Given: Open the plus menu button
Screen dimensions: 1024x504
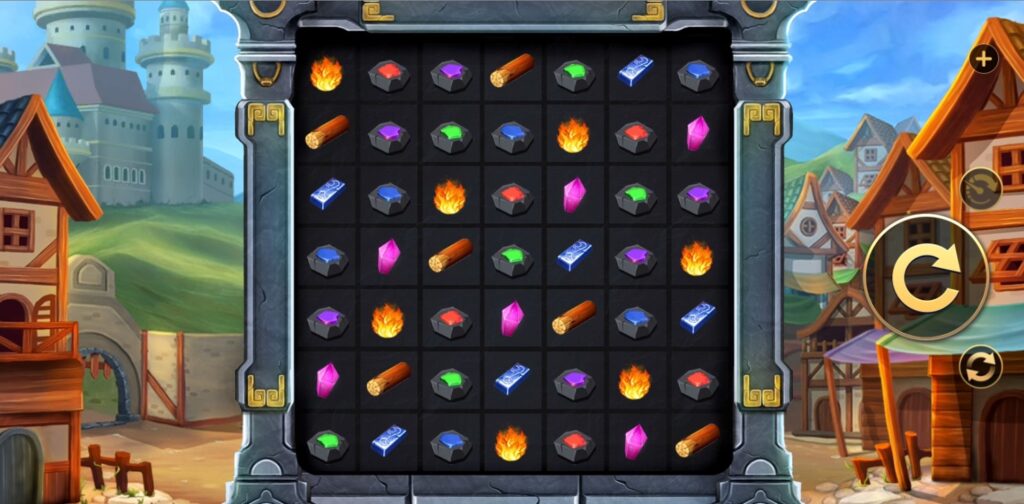Looking at the screenshot, I should (x=984, y=59).
